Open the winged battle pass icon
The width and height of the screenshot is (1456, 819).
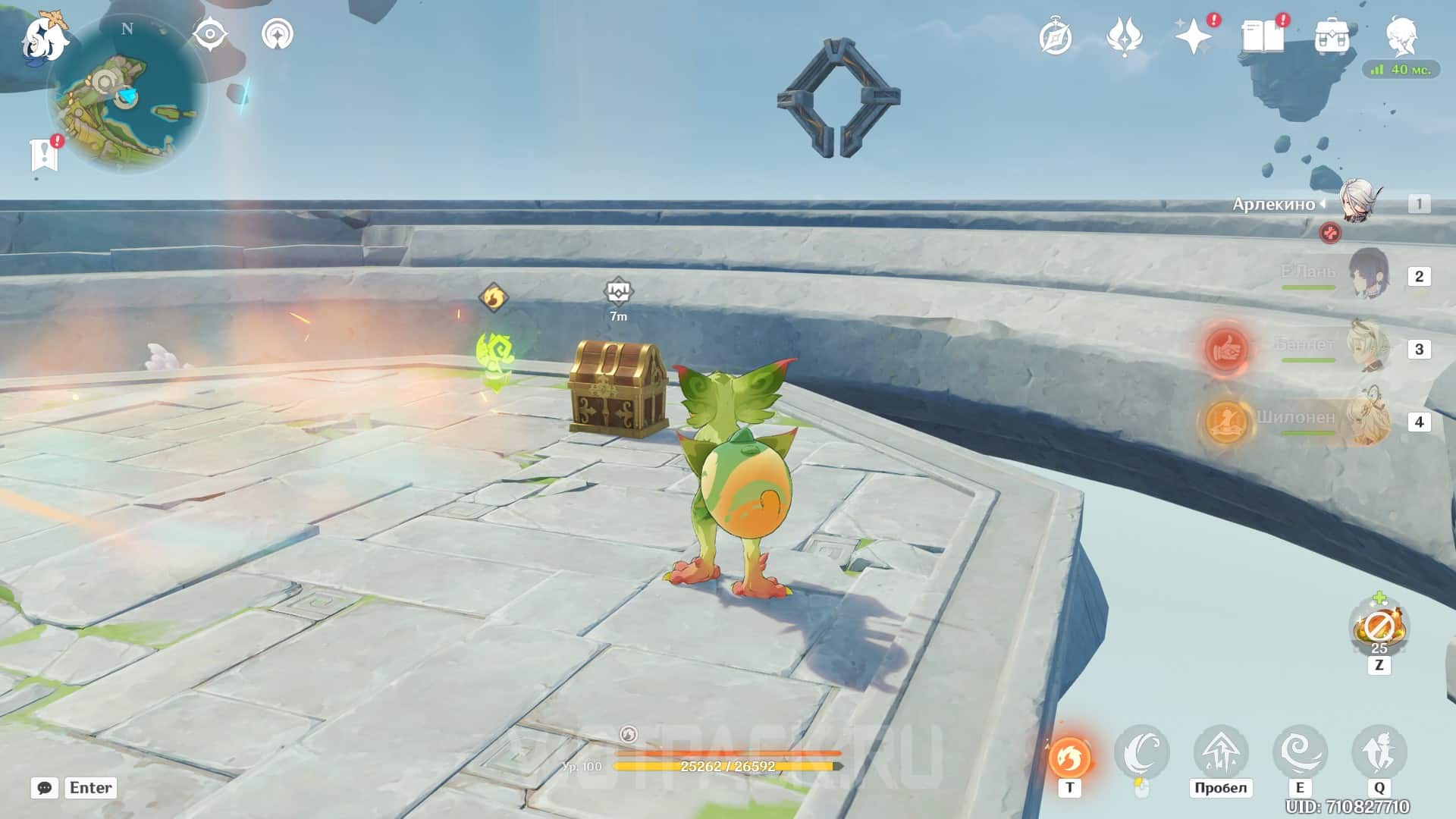pyautogui.click(x=1125, y=37)
